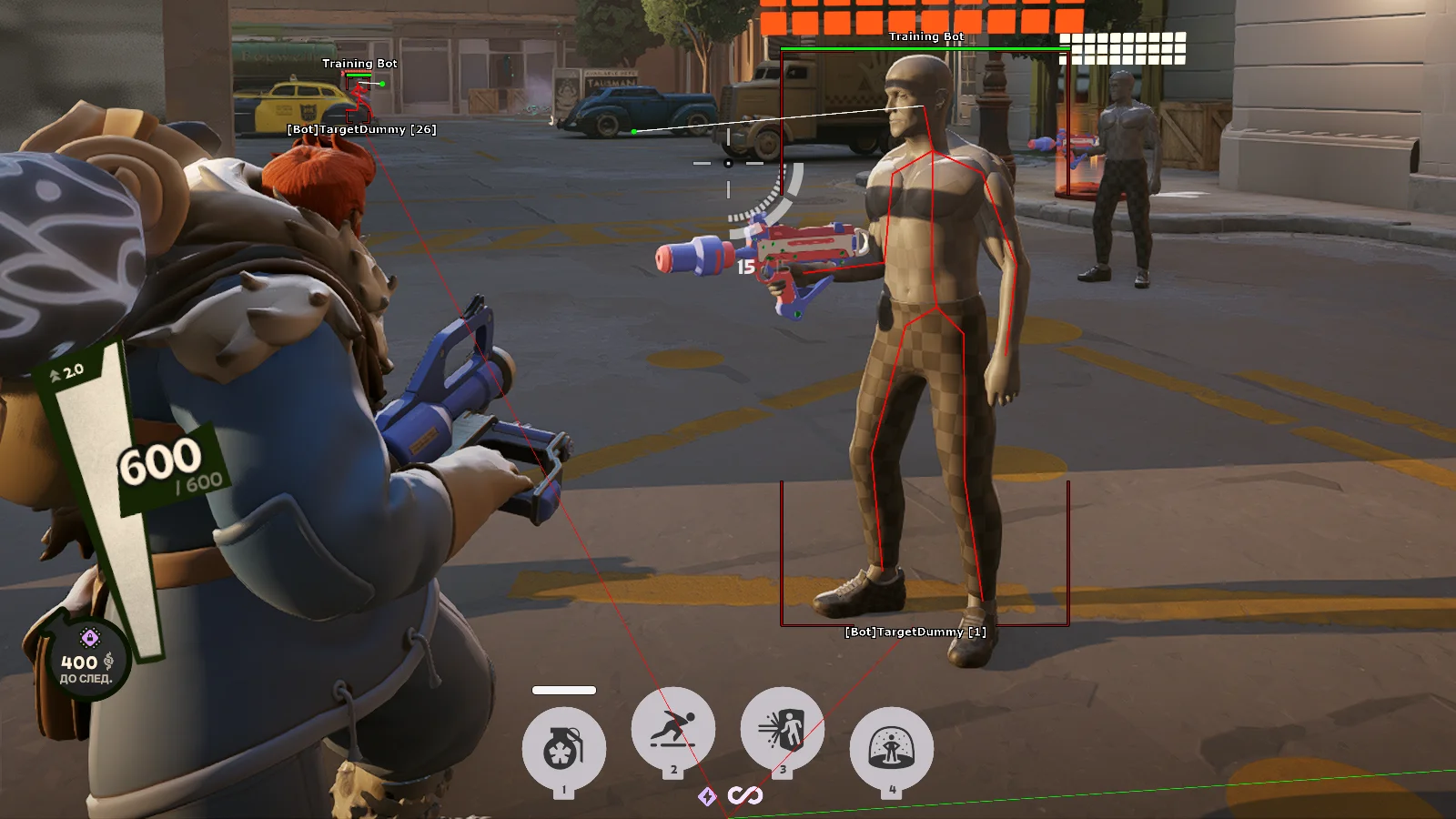Click the 400 souls unlock badge
The width and height of the screenshot is (1456, 819).
87,661
